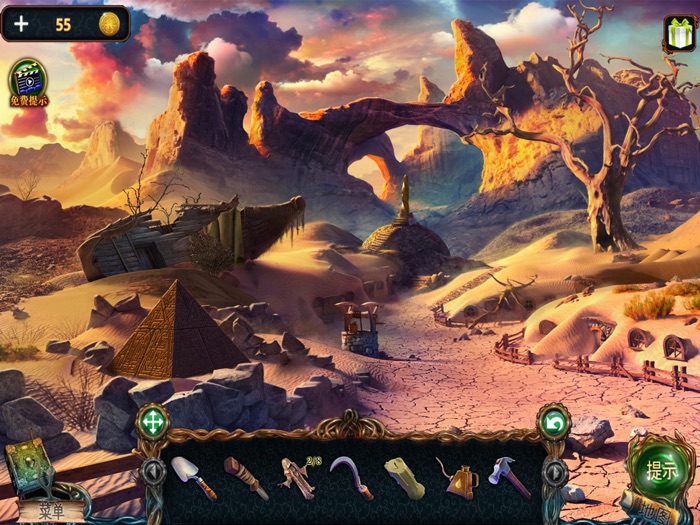Image resolution: width=700 pixels, height=525 pixels.
Task: Select the yellow cloth inventory item
Action: tap(404, 477)
